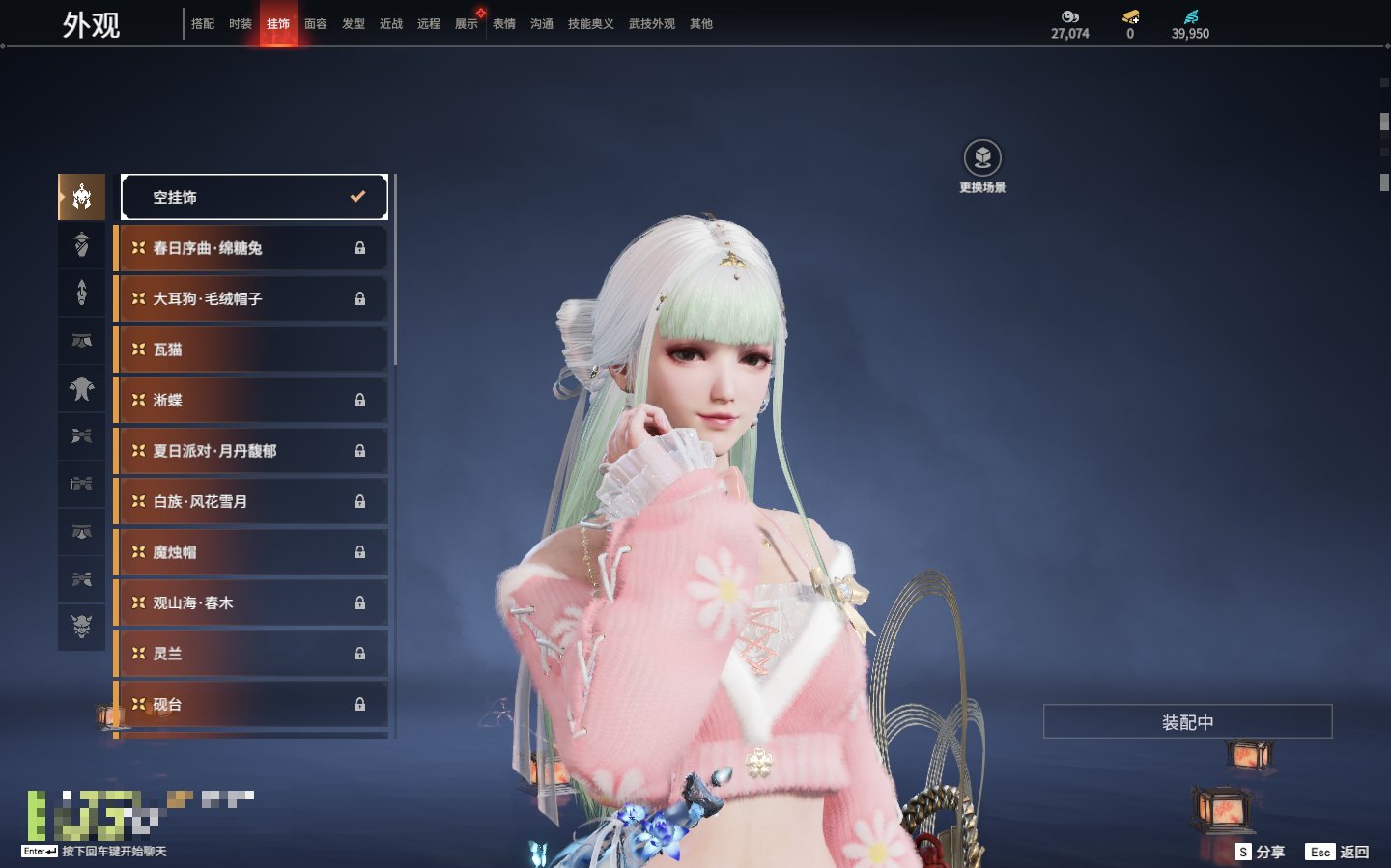Show the 技能奥义 tab

pos(590,24)
